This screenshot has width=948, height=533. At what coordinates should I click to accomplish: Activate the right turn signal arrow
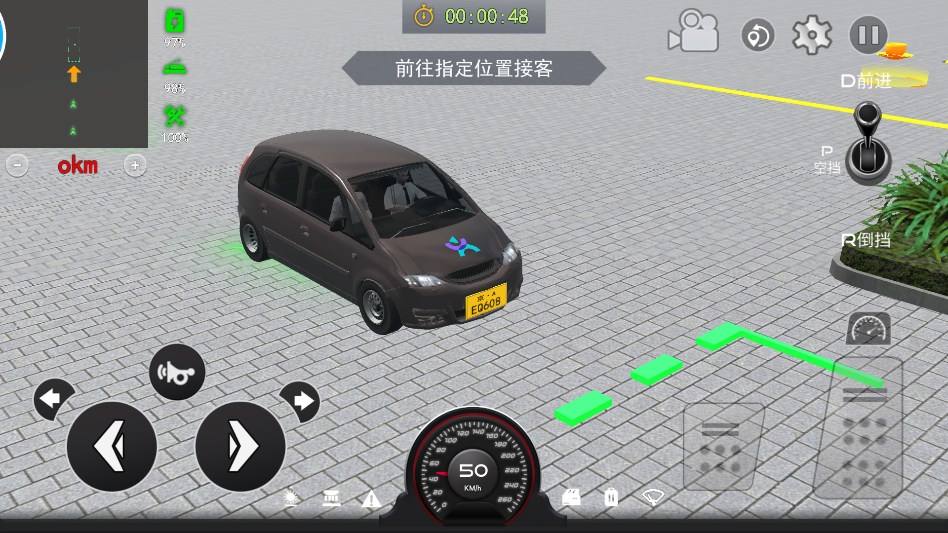300,401
